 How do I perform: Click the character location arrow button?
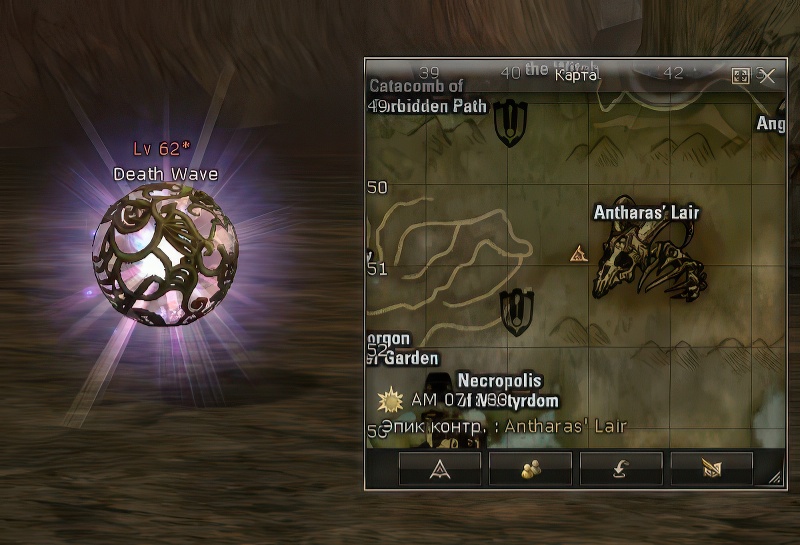point(440,468)
